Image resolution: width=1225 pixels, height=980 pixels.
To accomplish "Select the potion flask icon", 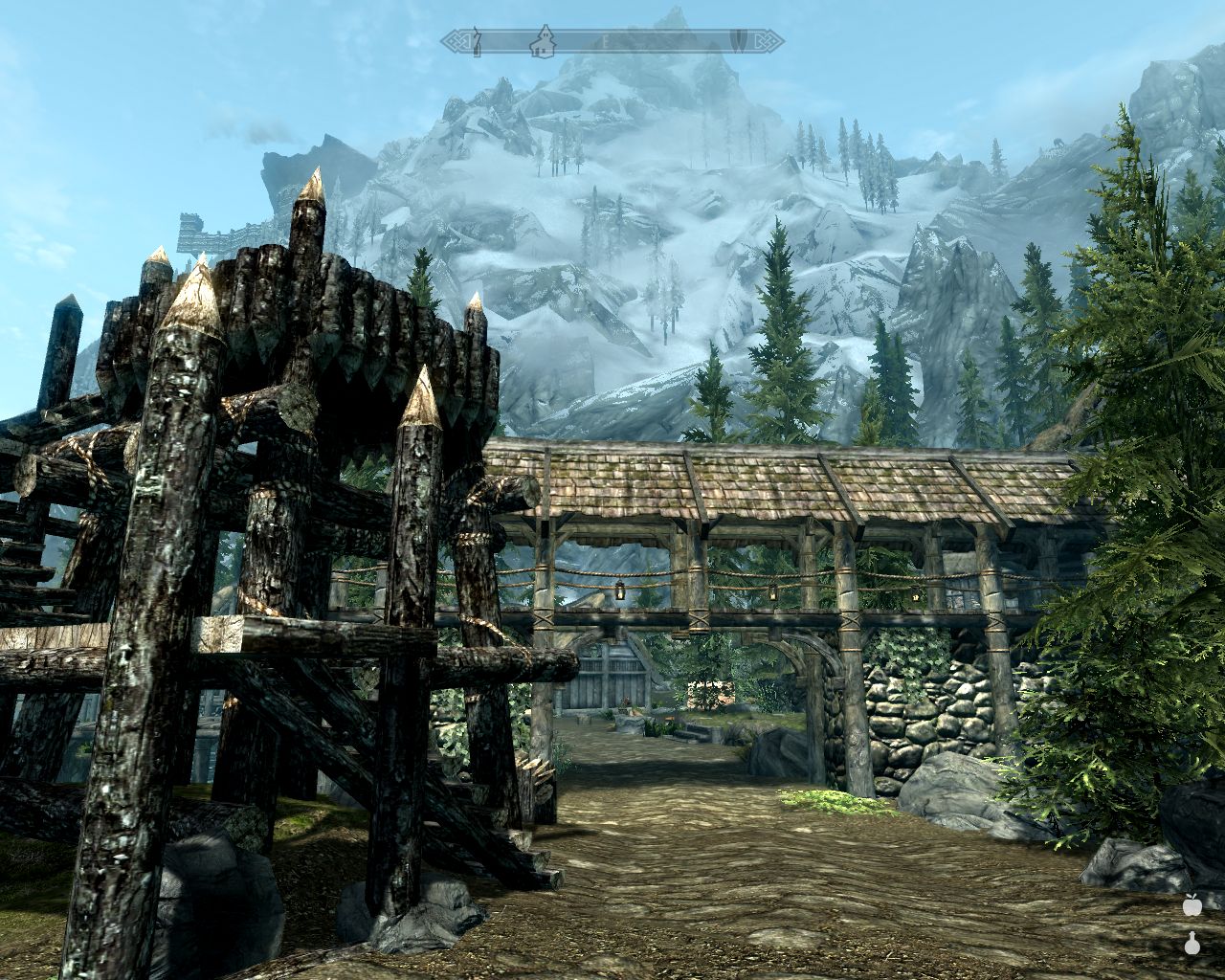I will pos(1192,945).
